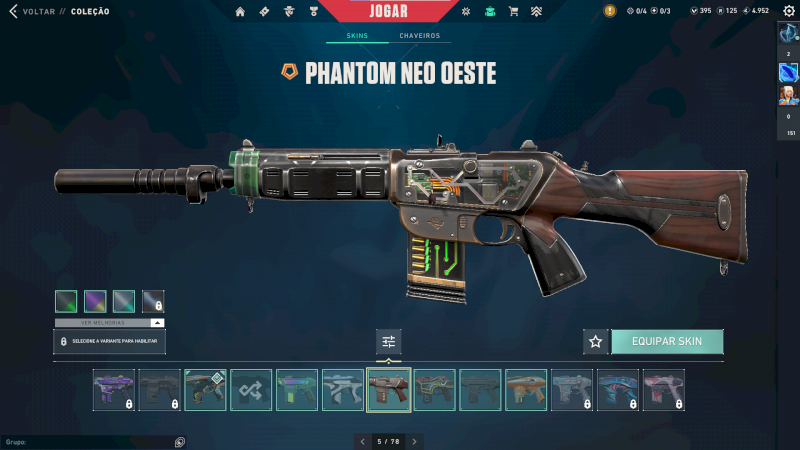The image size is (800, 450).
Task: Go to the home icon
Action: (x=240, y=11)
